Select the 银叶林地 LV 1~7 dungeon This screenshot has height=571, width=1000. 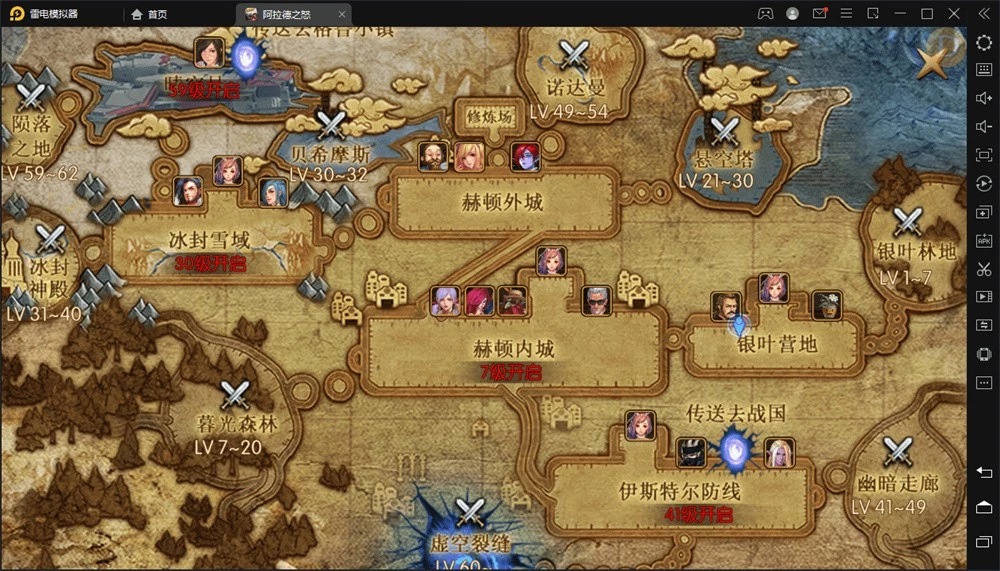[908, 222]
